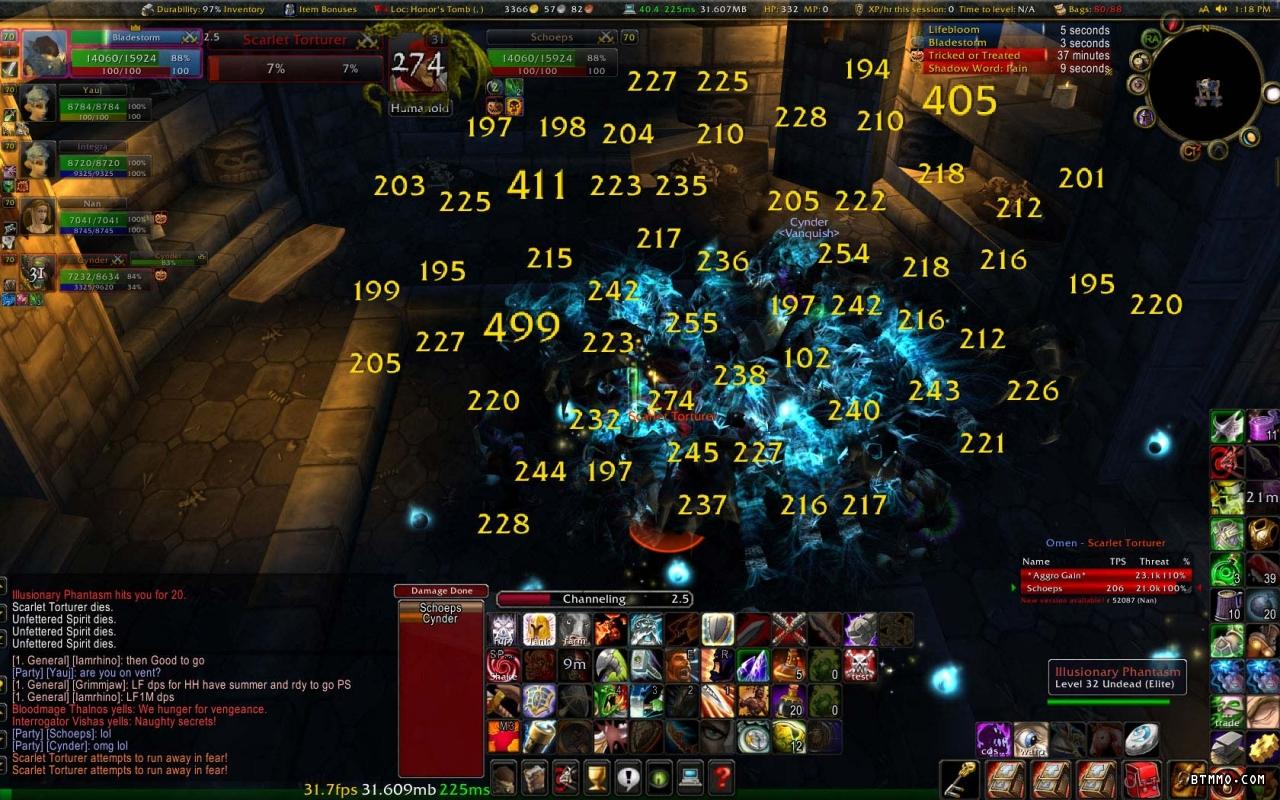Open the red question mark help button
The width and height of the screenshot is (1280, 800).
click(x=722, y=776)
